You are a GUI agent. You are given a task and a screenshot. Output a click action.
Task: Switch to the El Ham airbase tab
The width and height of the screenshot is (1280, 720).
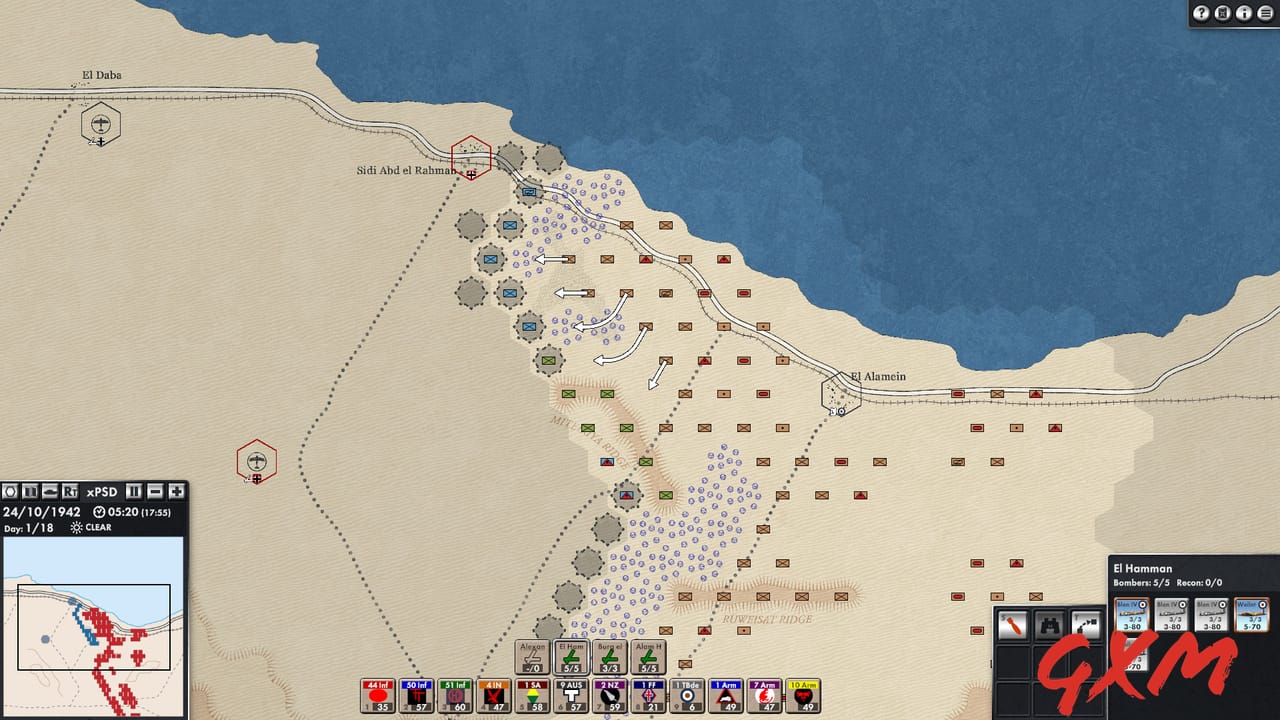tap(572, 655)
